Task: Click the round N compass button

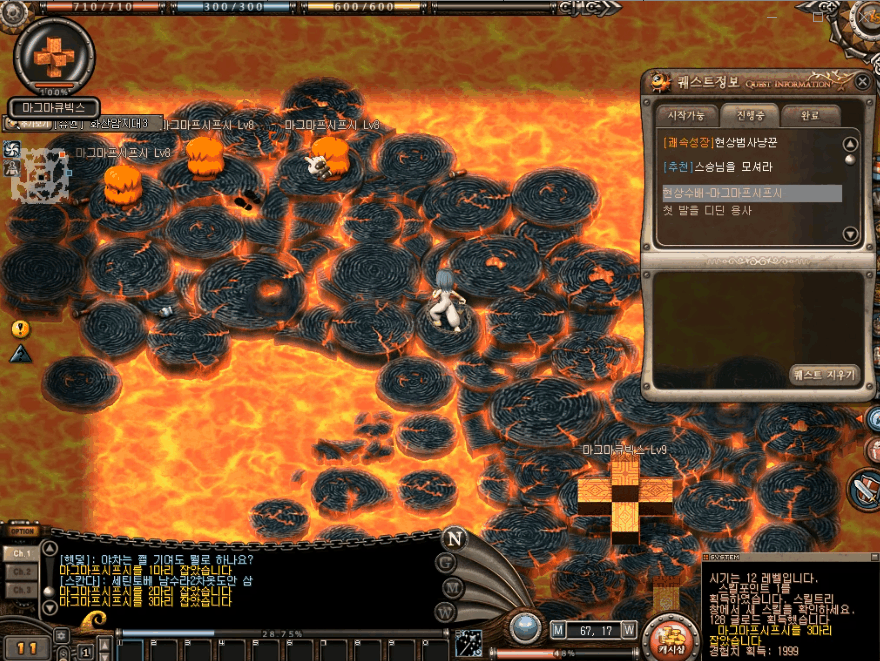Action: 455,538
